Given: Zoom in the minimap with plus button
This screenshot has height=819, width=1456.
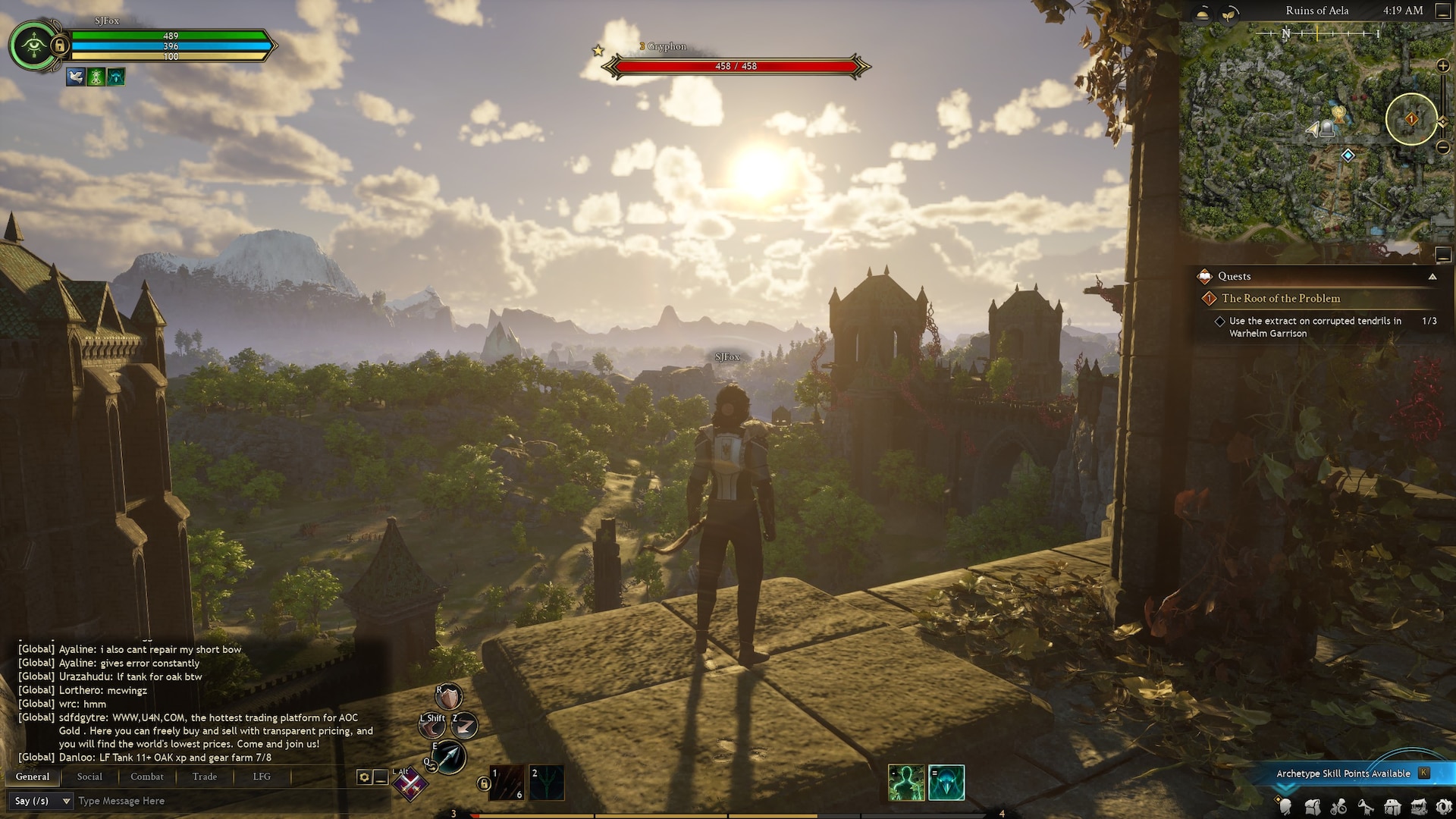Looking at the screenshot, I should (x=1443, y=66).
